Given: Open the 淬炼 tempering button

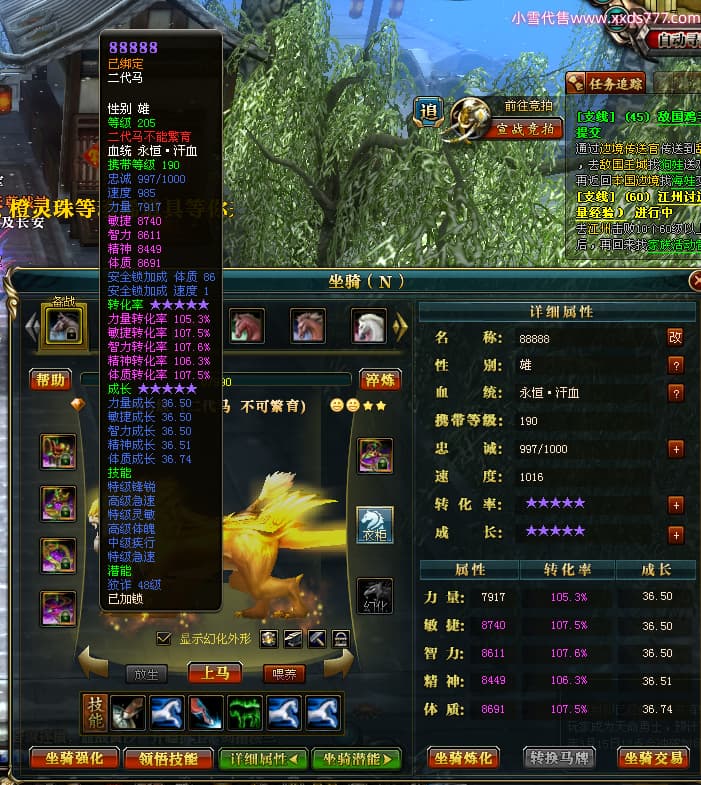Looking at the screenshot, I should pyautogui.click(x=381, y=380).
